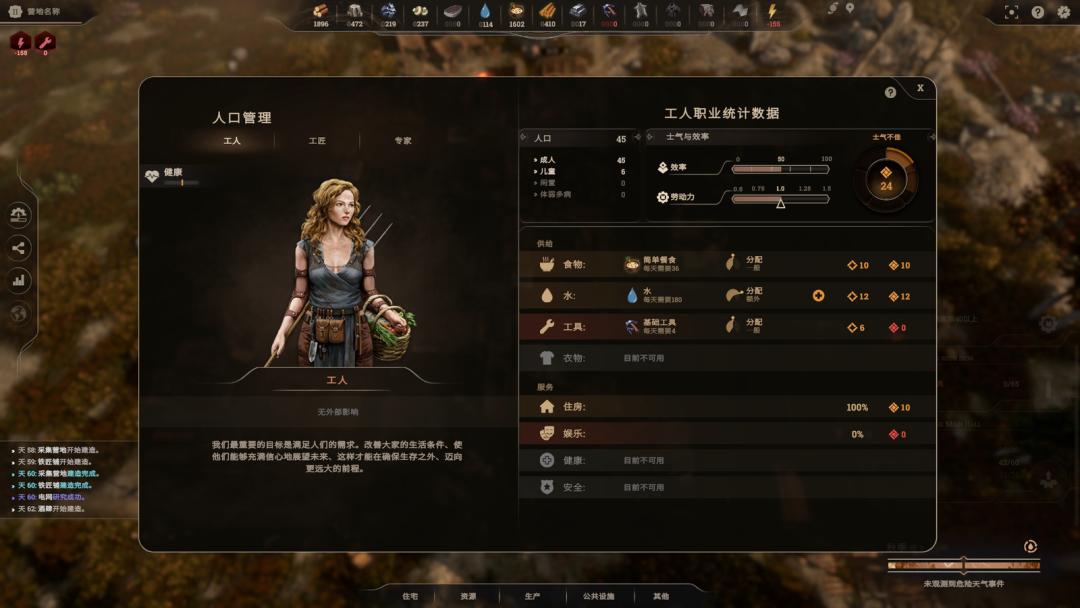The image size is (1080, 608).
Task: Select the water 分配 ration setting
Action: click(744, 296)
